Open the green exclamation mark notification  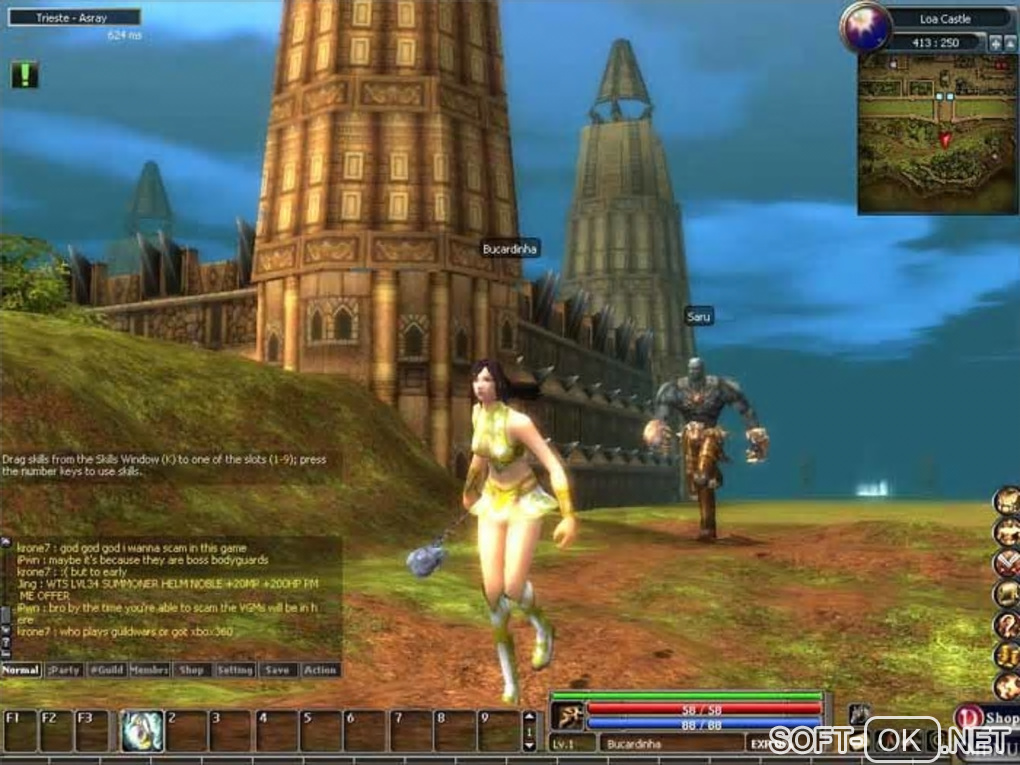25,74
